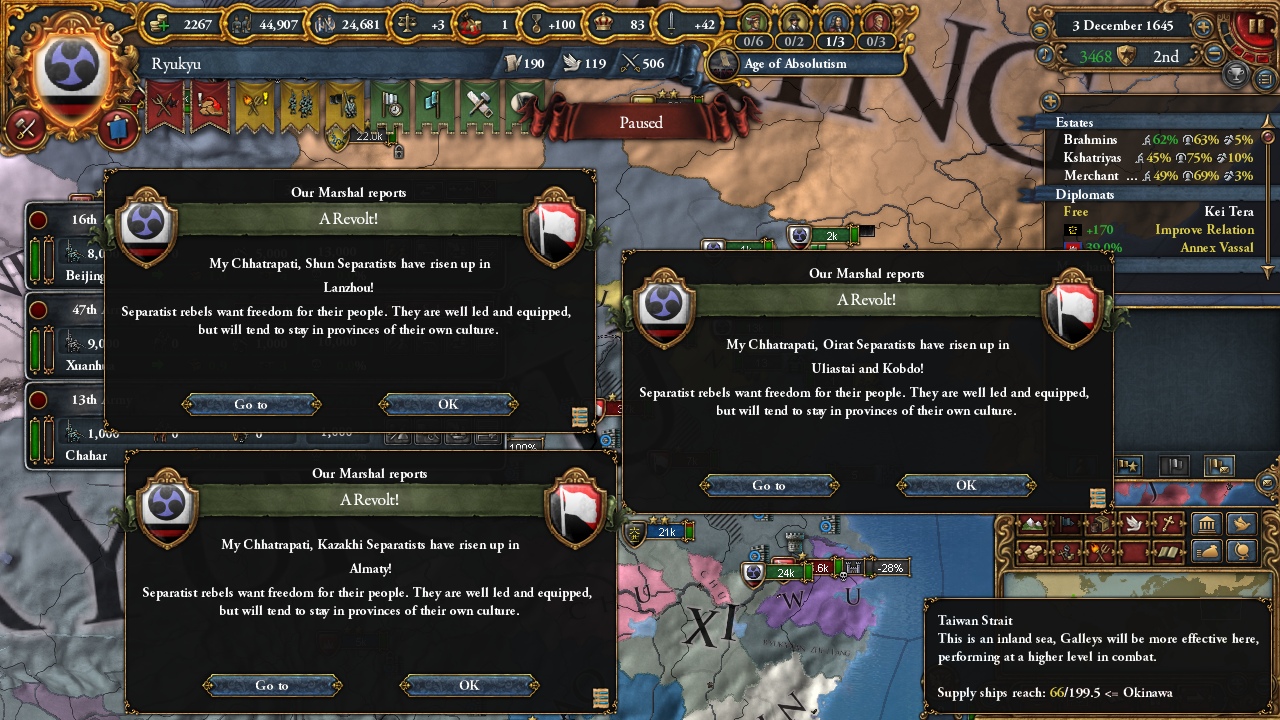This screenshot has height=720, width=1280.
Task: Expand the outliner with the plus icon
Action: (x=1050, y=100)
